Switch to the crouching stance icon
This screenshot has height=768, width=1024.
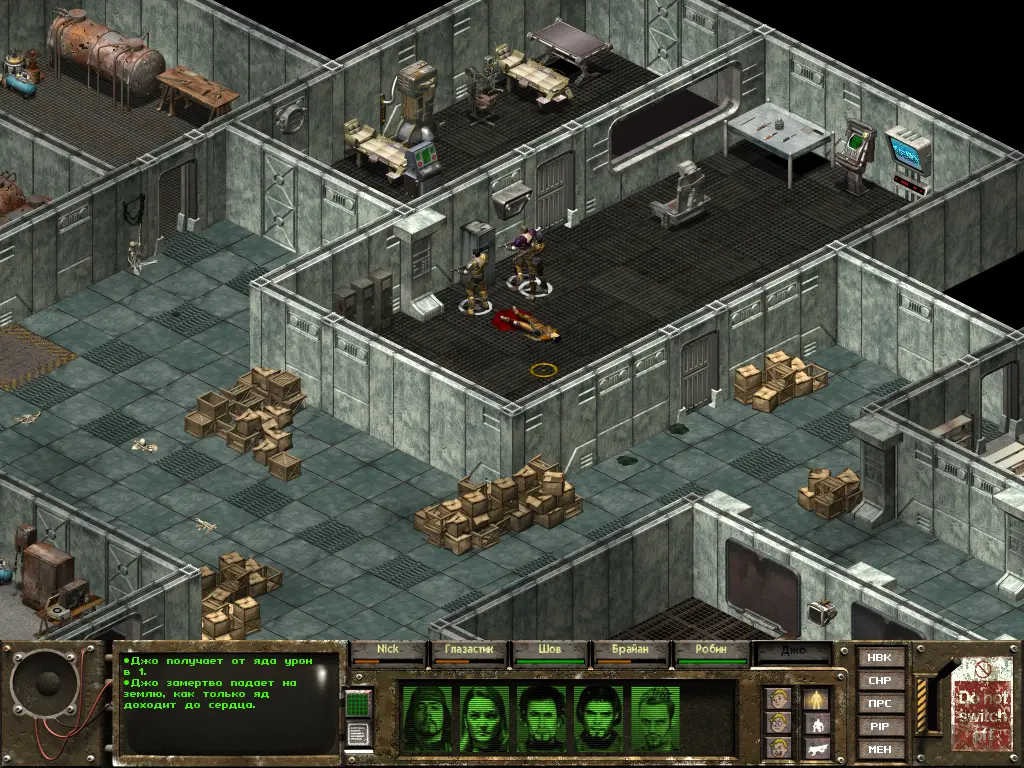[815, 722]
